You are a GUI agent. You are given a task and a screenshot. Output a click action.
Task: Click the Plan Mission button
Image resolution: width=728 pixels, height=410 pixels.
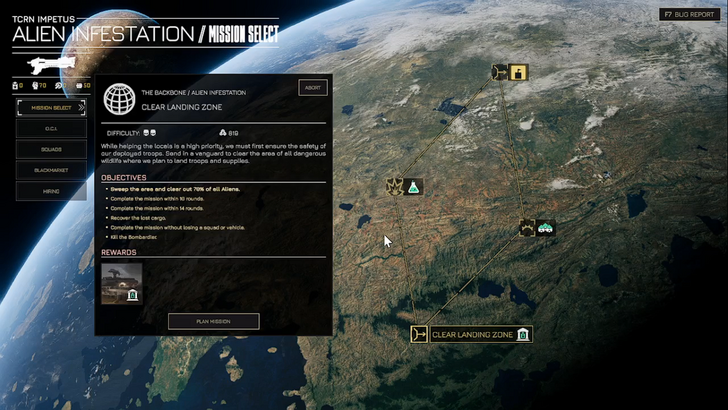tap(213, 321)
